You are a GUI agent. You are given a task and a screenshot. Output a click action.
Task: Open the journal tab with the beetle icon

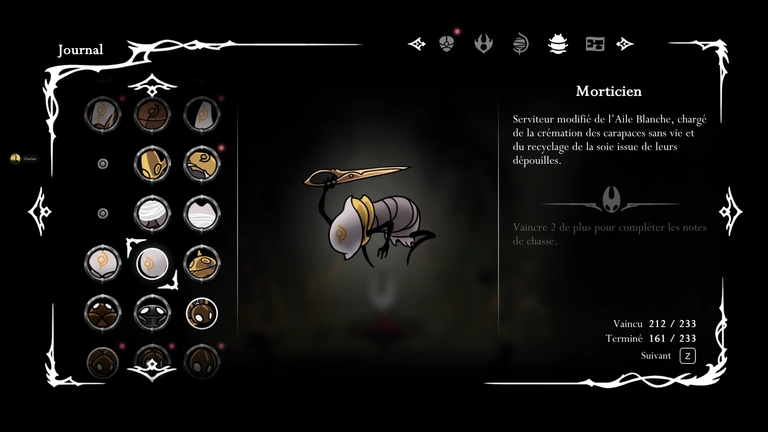pyautogui.click(x=557, y=43)
